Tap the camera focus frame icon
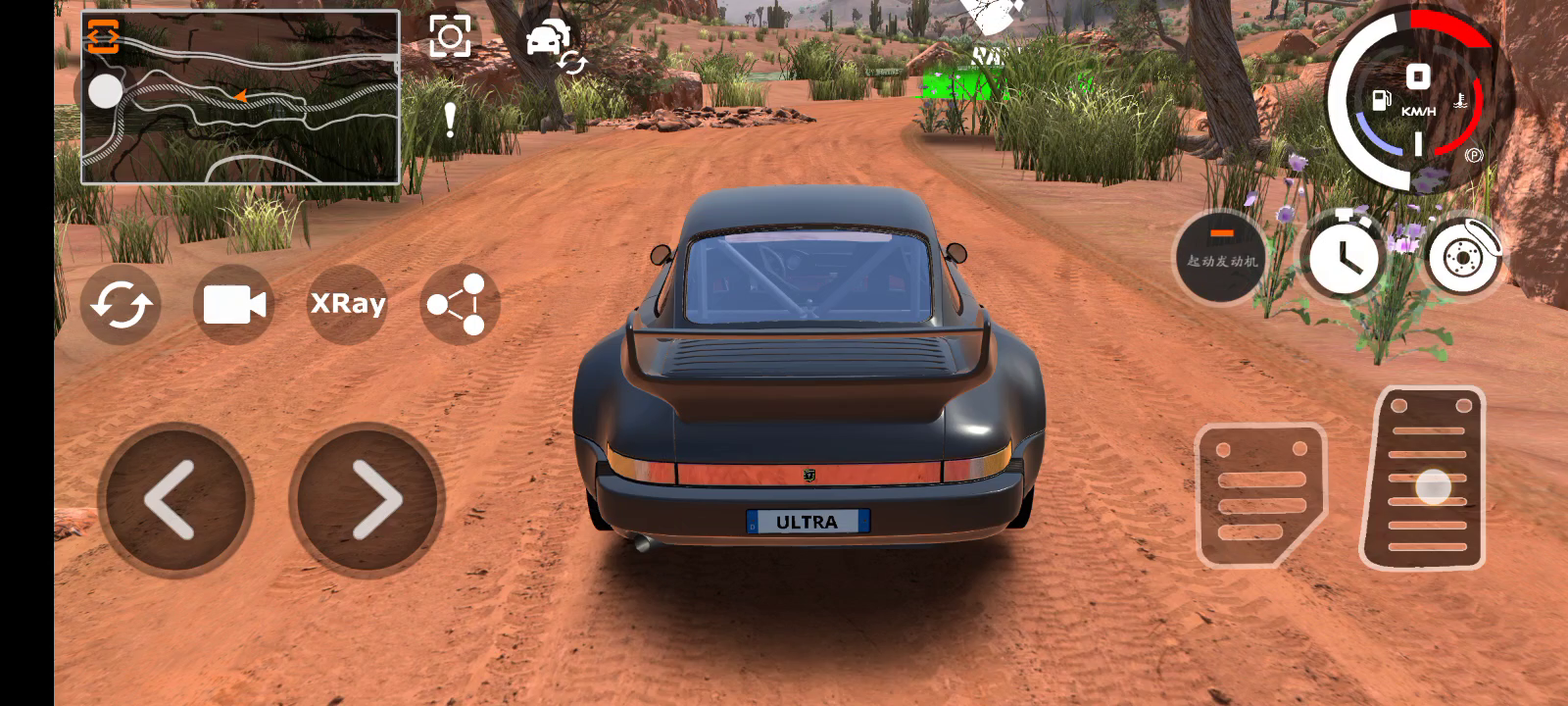 (450, 36)
